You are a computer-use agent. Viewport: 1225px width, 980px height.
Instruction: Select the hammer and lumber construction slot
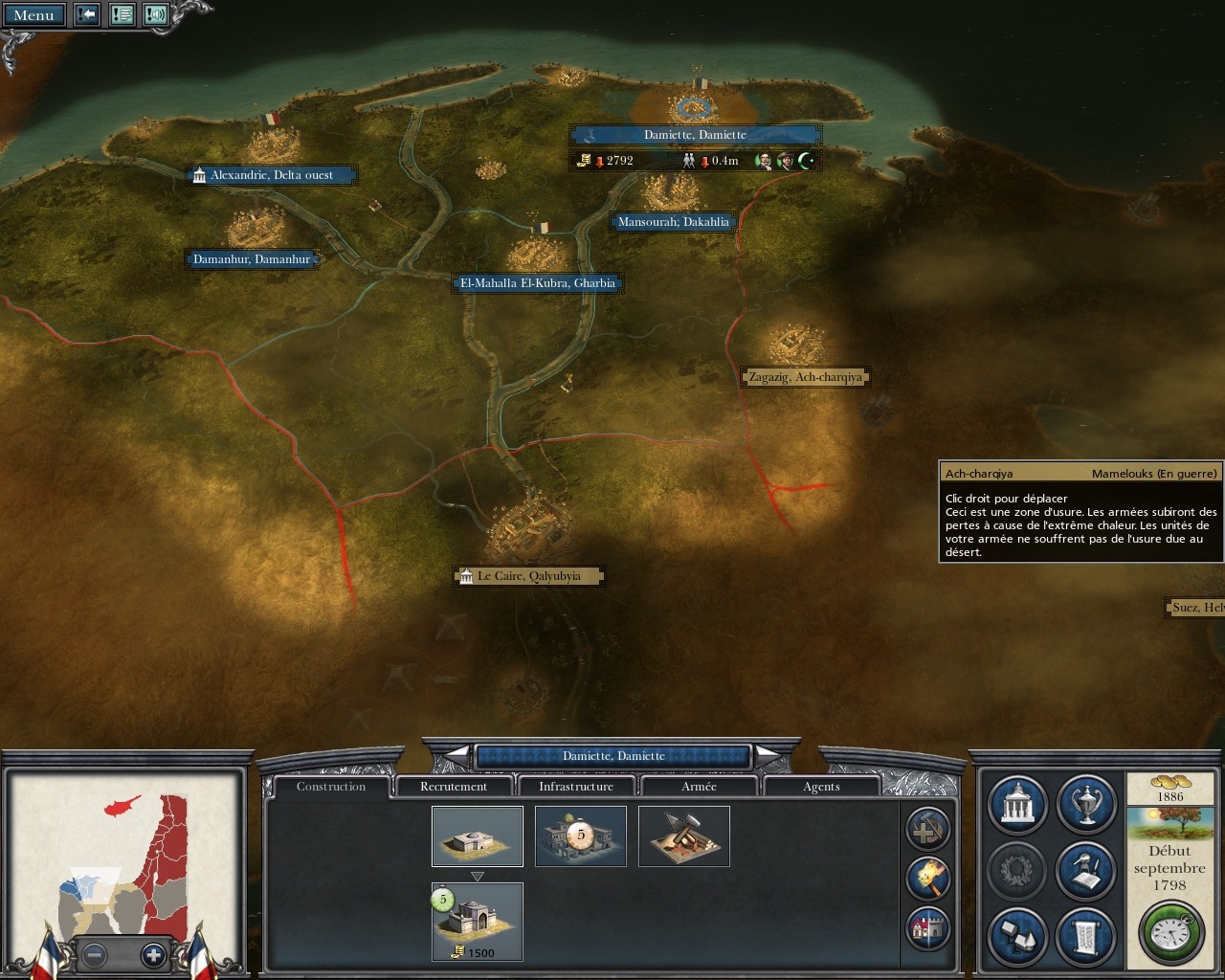click(x=683, y=835)
